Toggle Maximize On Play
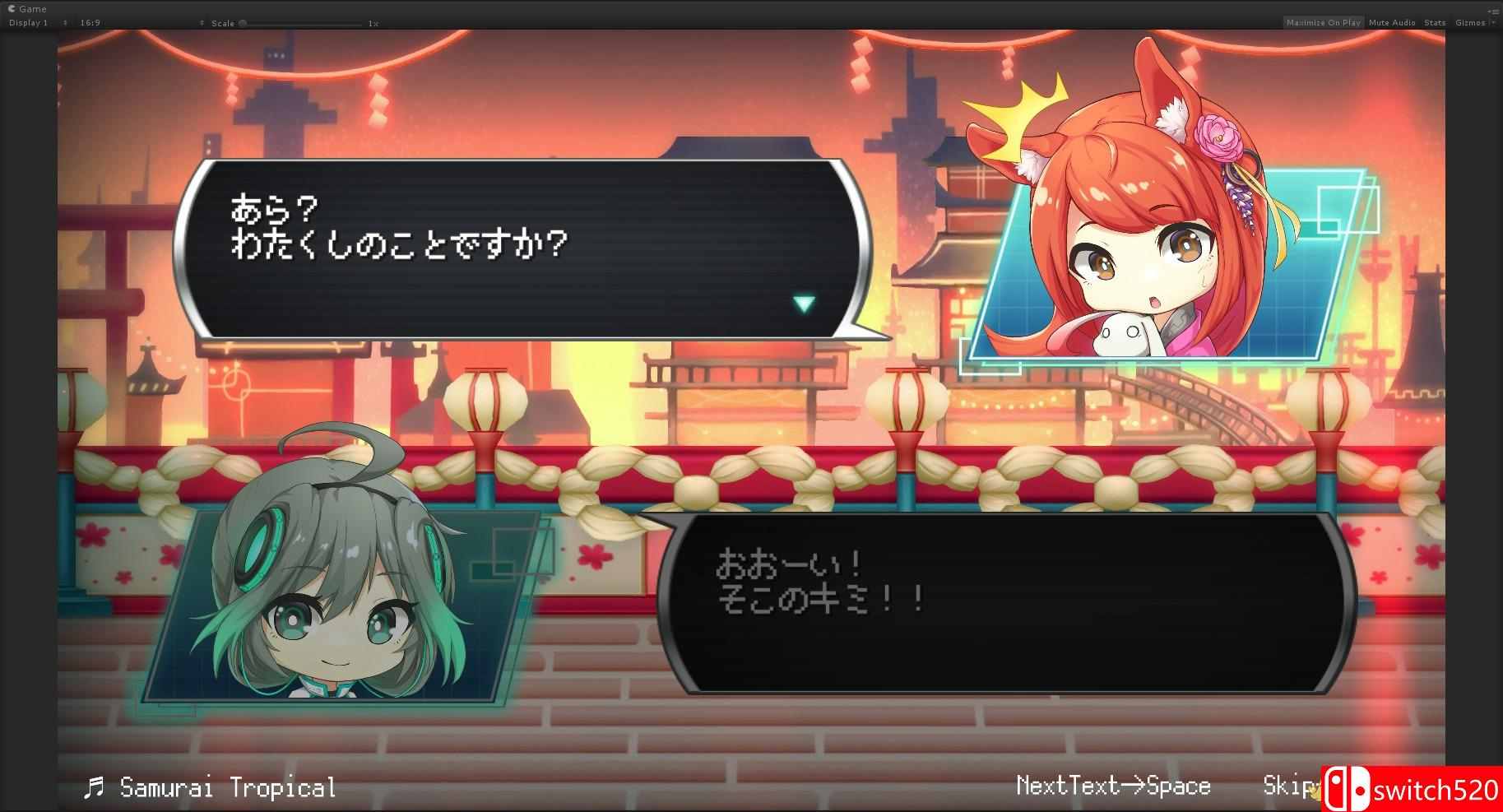Image resolution: width=1503 pixels, height=812 pixels. (x=1322, y=22)
